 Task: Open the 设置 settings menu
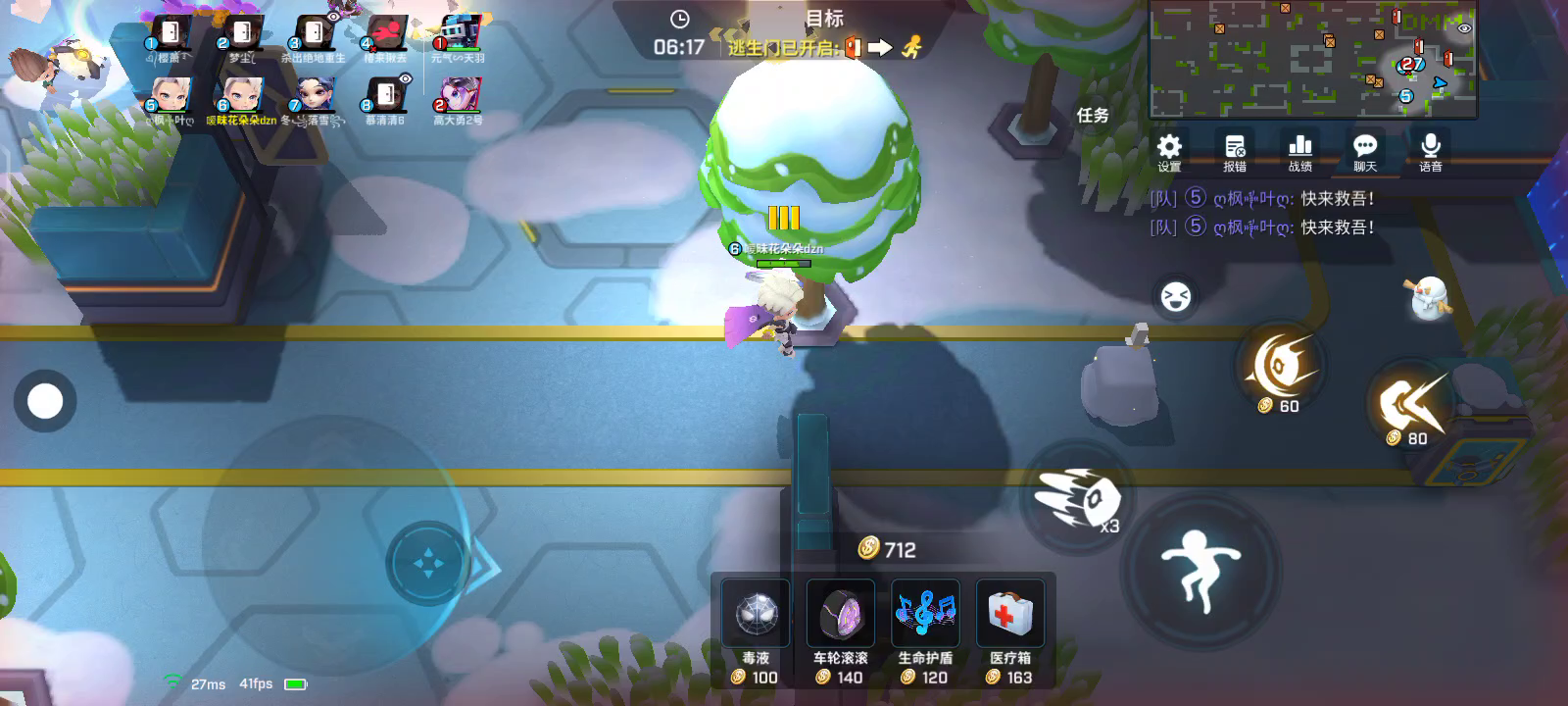(x=1169, y=151)
